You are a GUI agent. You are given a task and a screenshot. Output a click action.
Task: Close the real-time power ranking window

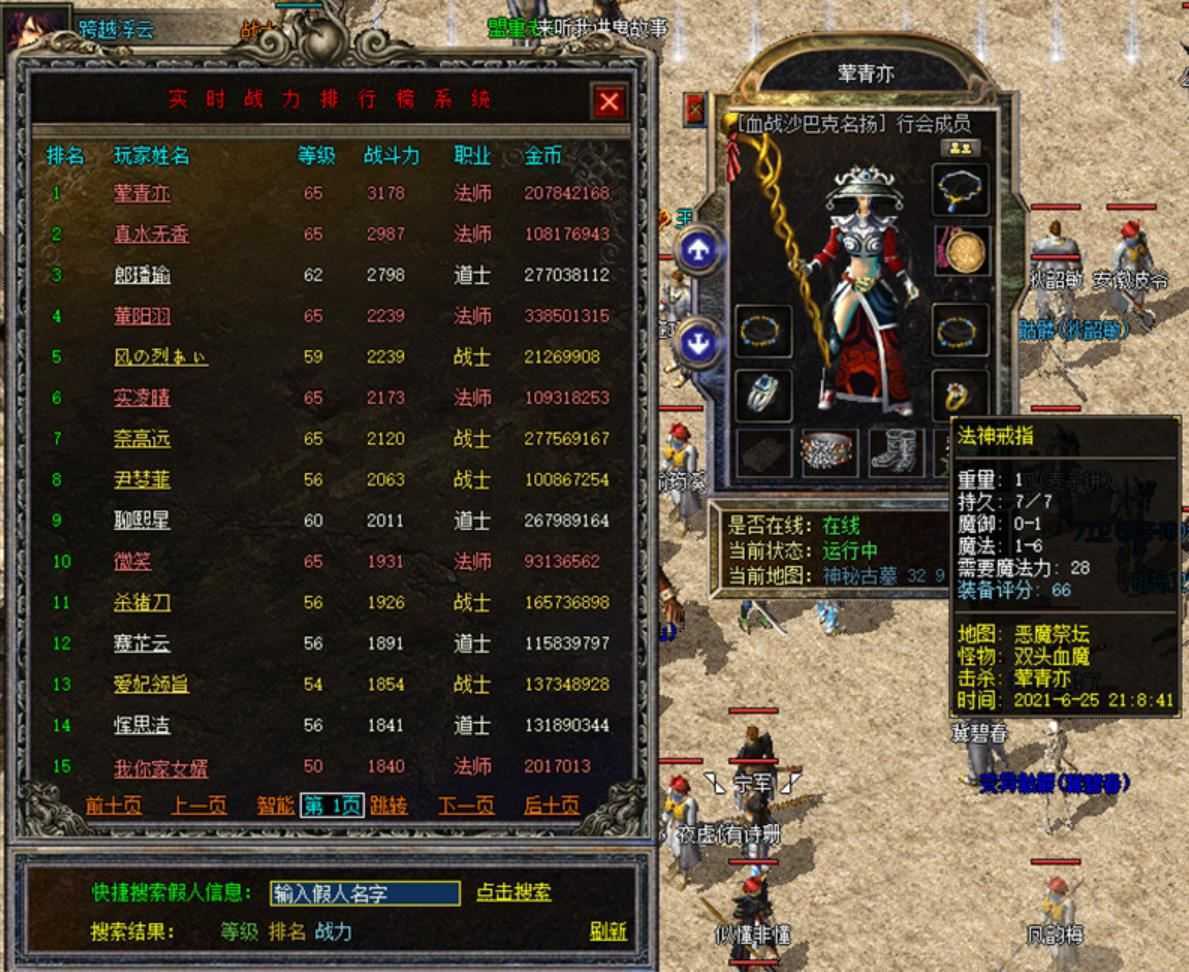(609, 101)
